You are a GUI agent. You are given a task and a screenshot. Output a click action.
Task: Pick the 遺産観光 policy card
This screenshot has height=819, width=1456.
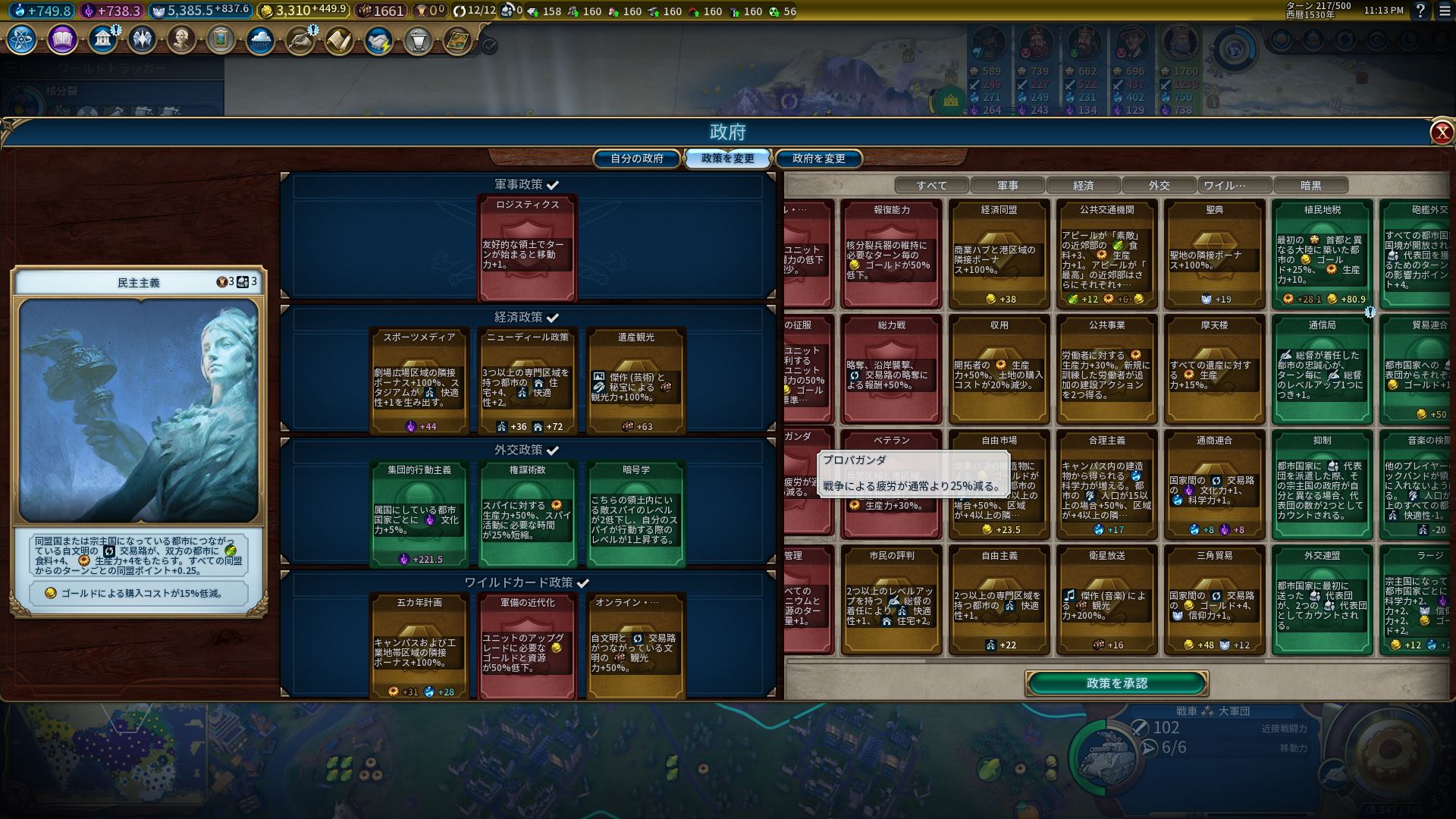(635, 379)
